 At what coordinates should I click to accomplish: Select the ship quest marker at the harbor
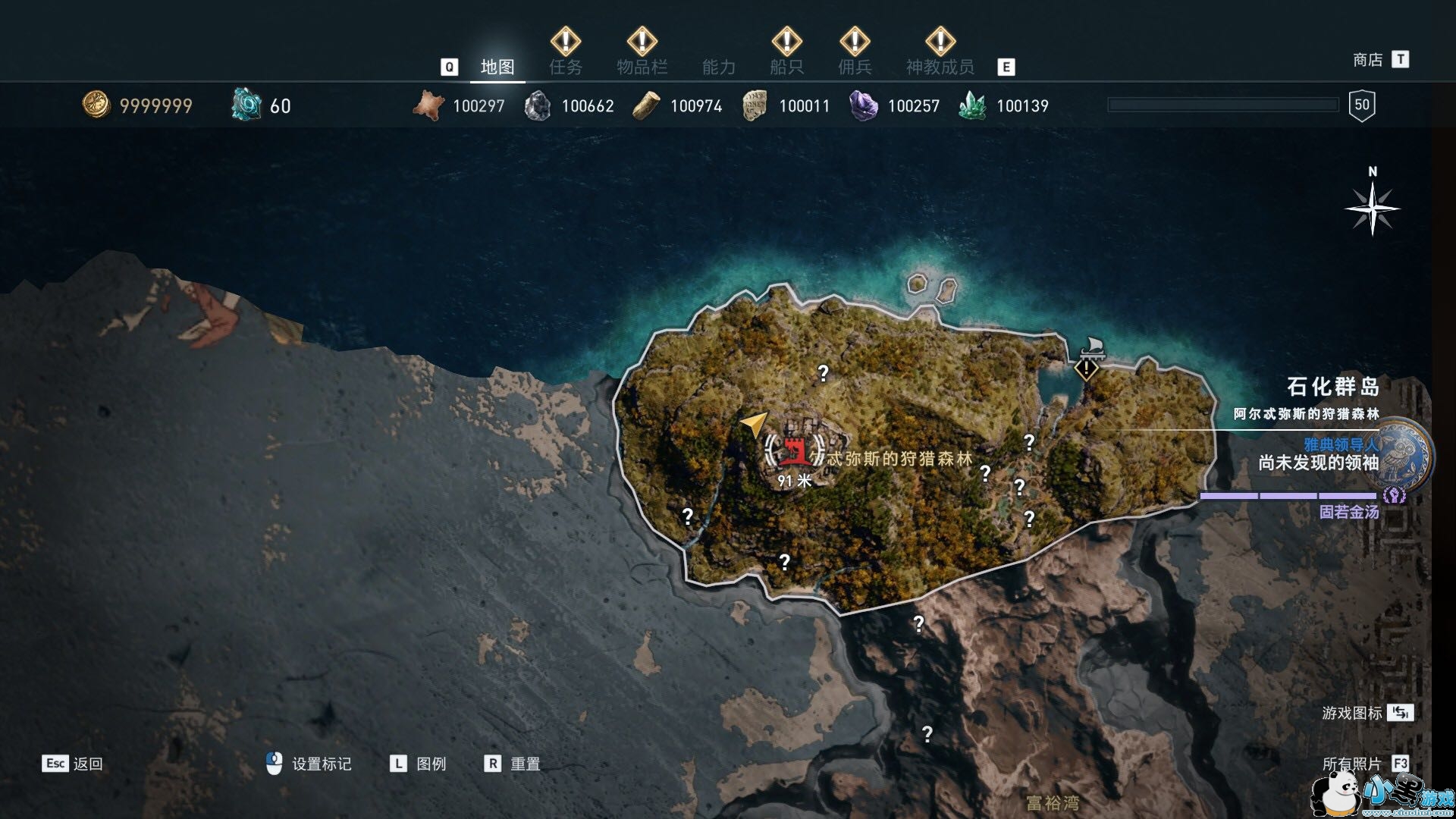pos(1087,369)
